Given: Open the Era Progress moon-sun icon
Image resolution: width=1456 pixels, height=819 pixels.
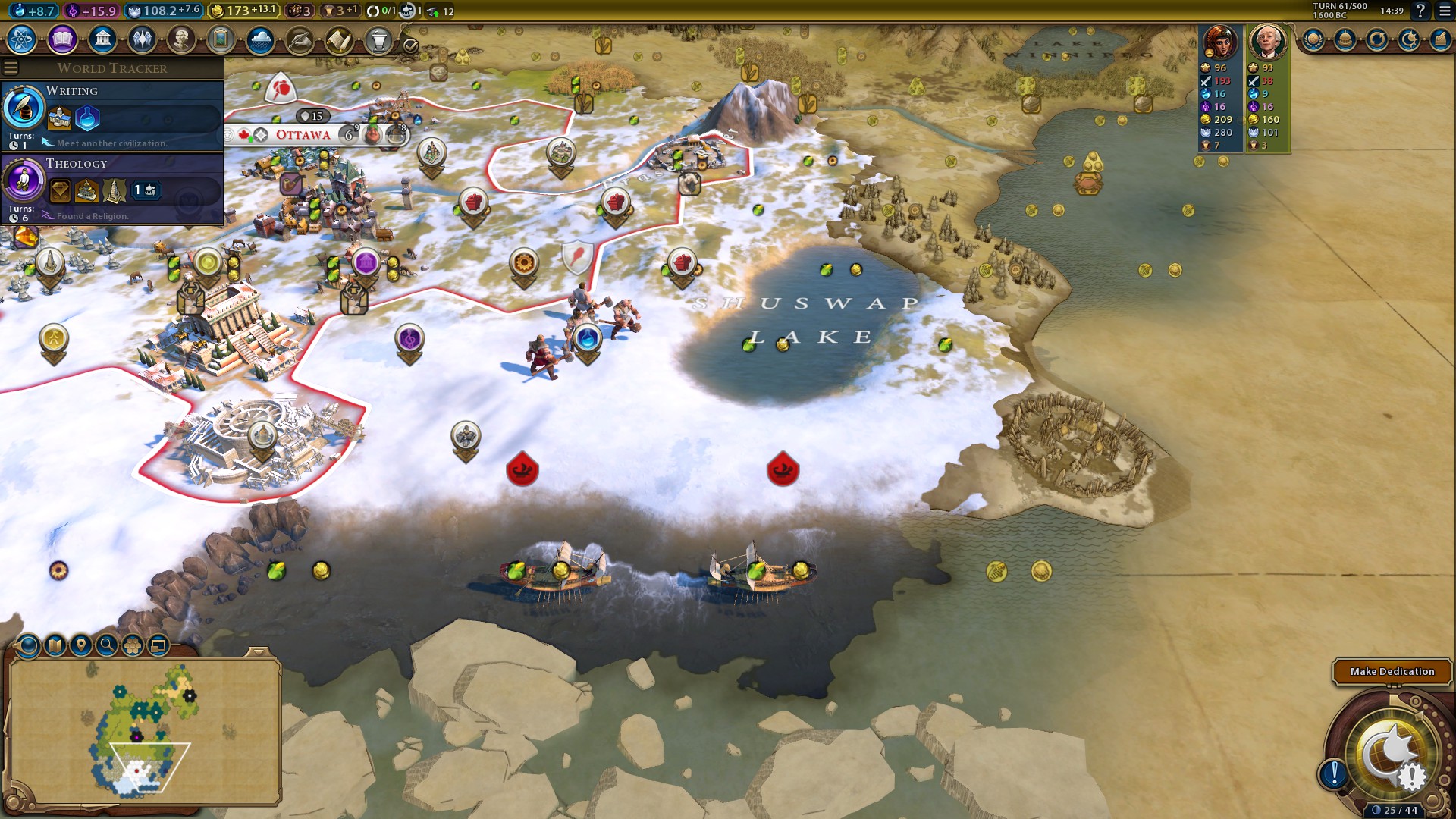Looking at the screenshot, I should [1409, 39].
